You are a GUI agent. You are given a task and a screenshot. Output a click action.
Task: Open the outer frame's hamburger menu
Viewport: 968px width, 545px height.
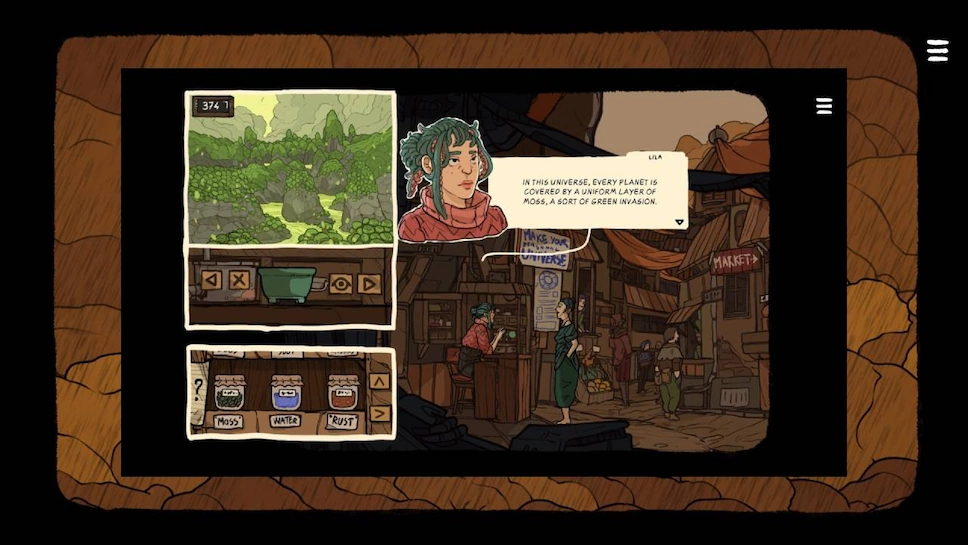[x=937, y=51]
